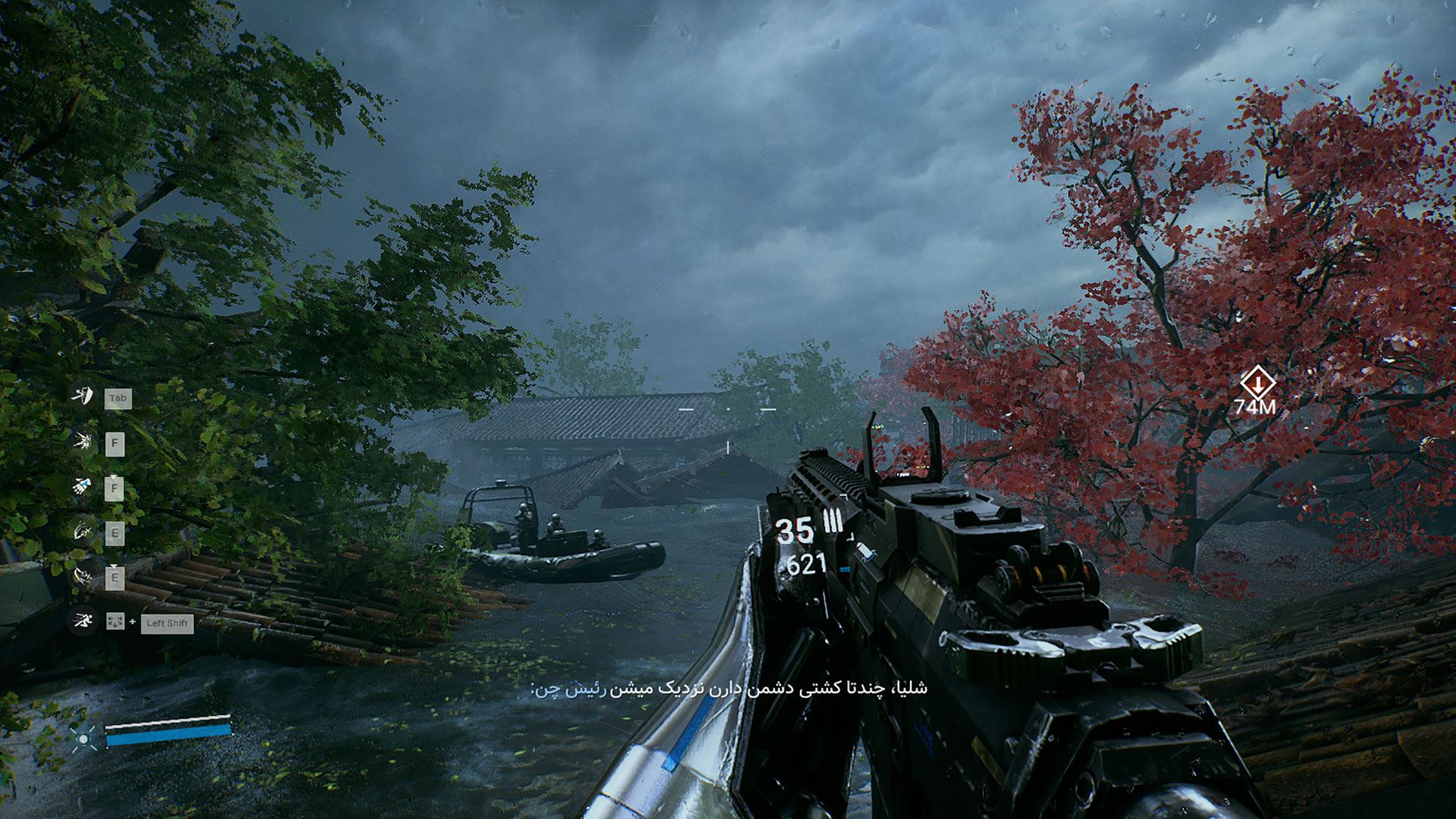Select the sword-and-shield guard ability icon
1456x819 pixels.
coord(82,395)
